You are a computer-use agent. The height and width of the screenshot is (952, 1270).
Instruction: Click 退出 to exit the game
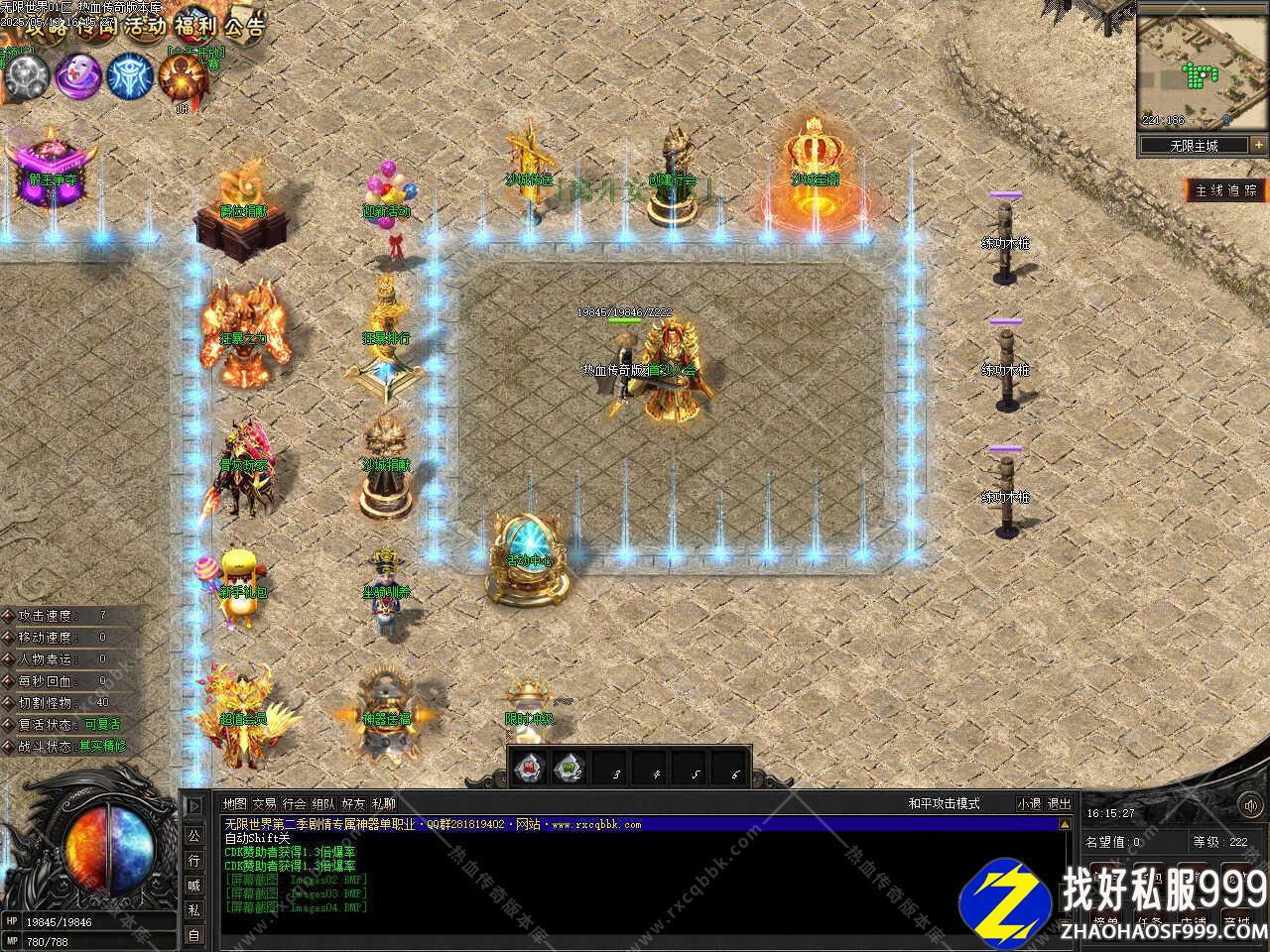click(x=1060, y=804)
